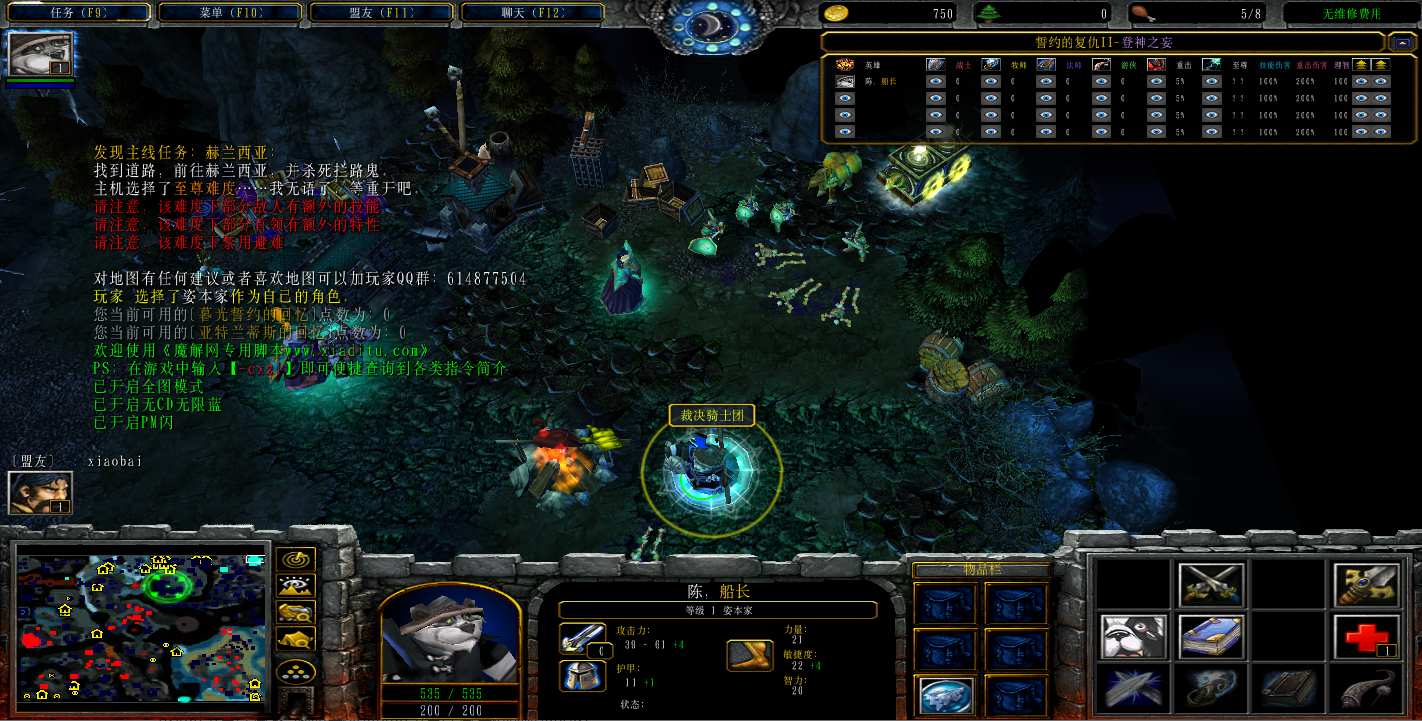Screen dimensions: 1422x721
Task: Choose the crossed swords attack command
Action: 1212,584
